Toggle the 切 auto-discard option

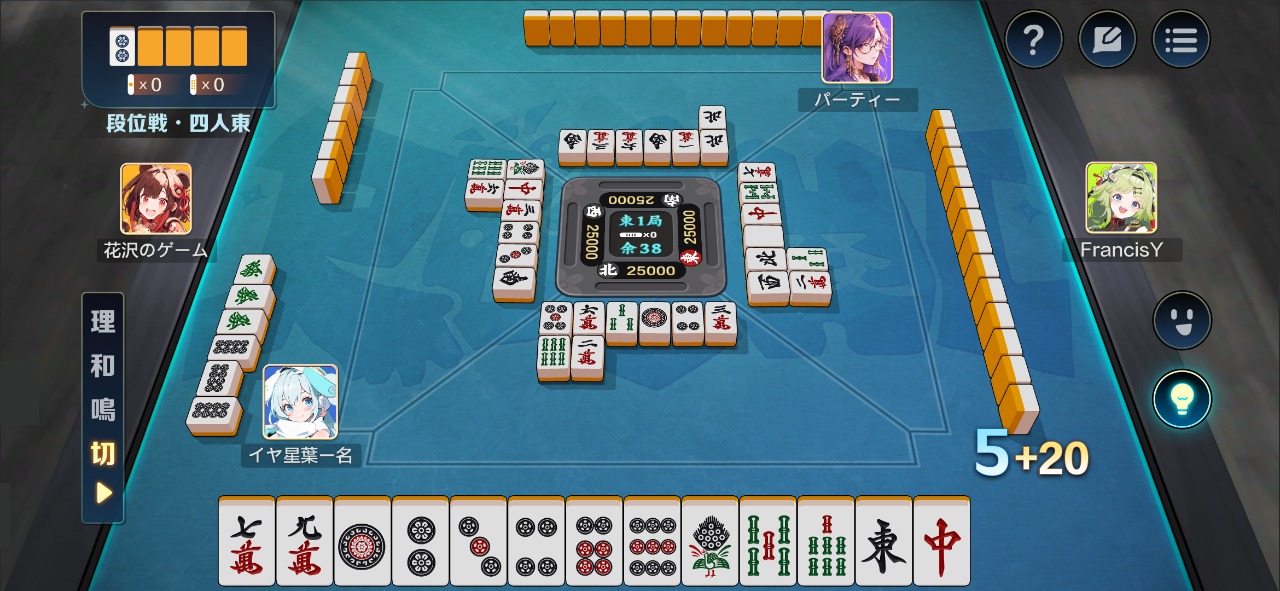[x=103, y=453]
